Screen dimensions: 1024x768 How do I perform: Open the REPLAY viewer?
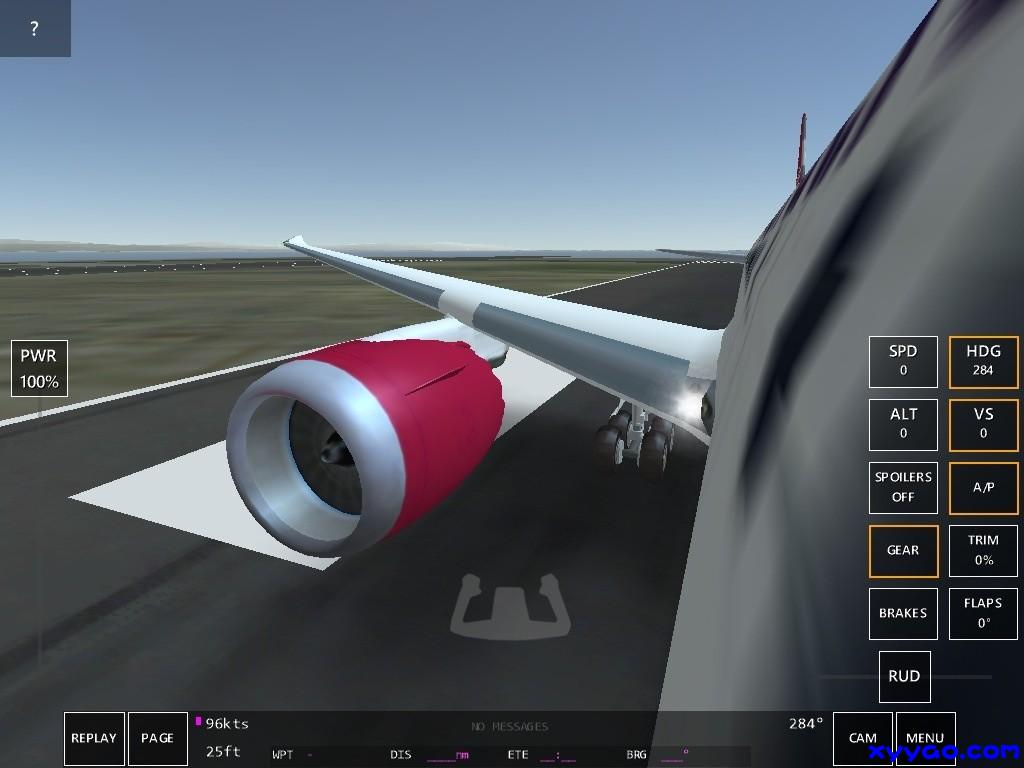click(x=94, y=739)
